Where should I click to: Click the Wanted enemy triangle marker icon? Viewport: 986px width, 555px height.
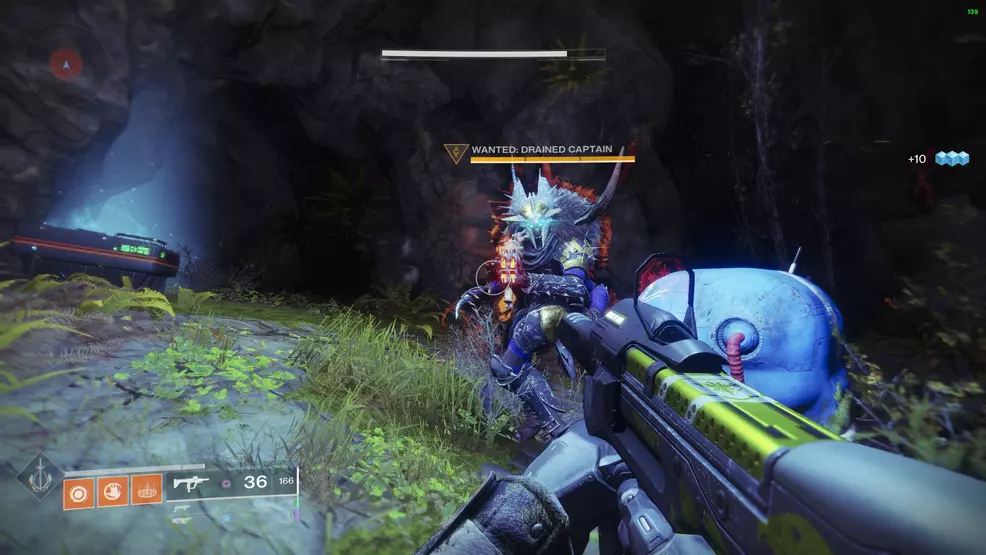pos(456,153)
